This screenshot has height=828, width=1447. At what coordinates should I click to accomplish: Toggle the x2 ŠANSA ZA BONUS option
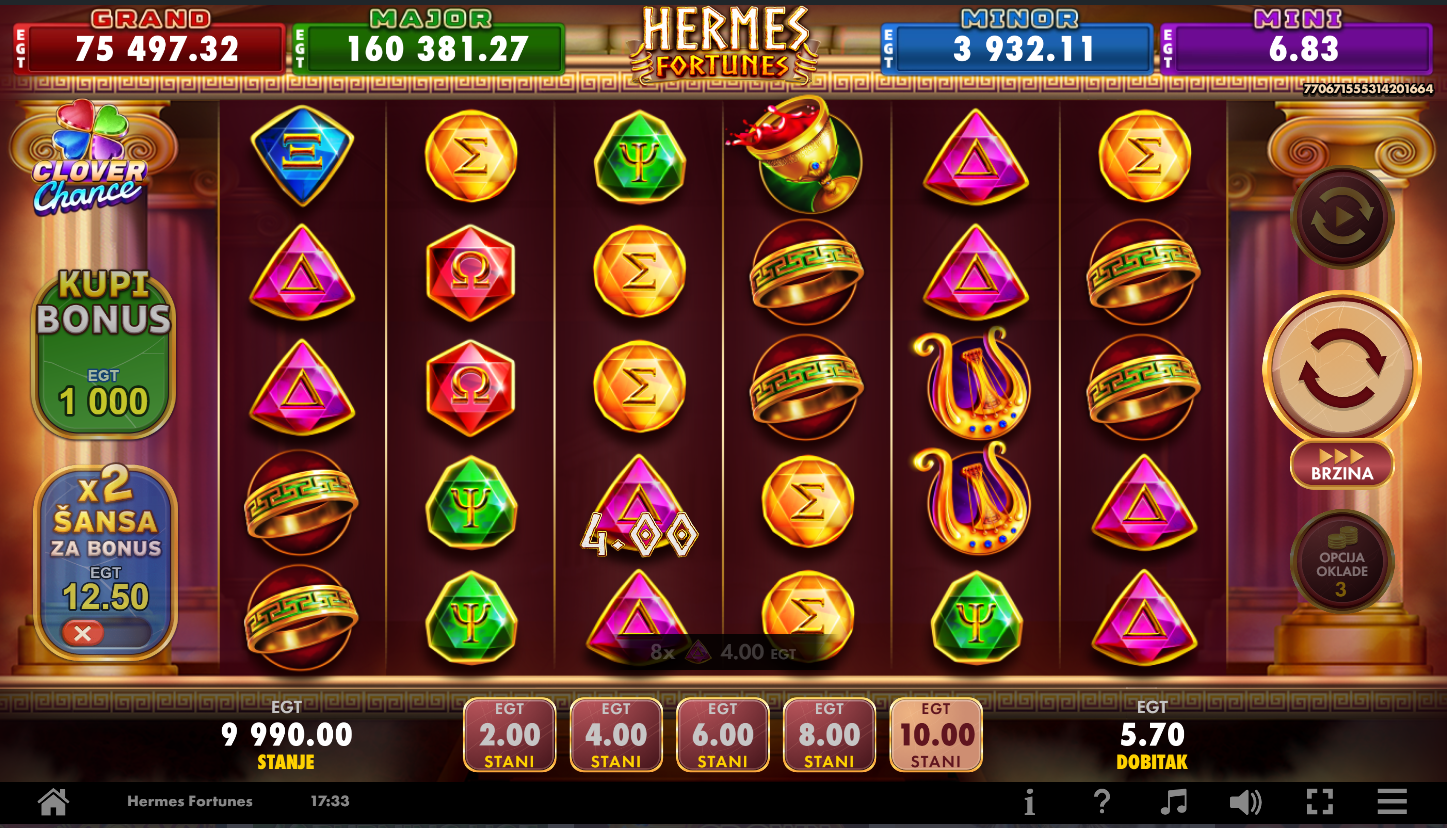coord(104,633)
